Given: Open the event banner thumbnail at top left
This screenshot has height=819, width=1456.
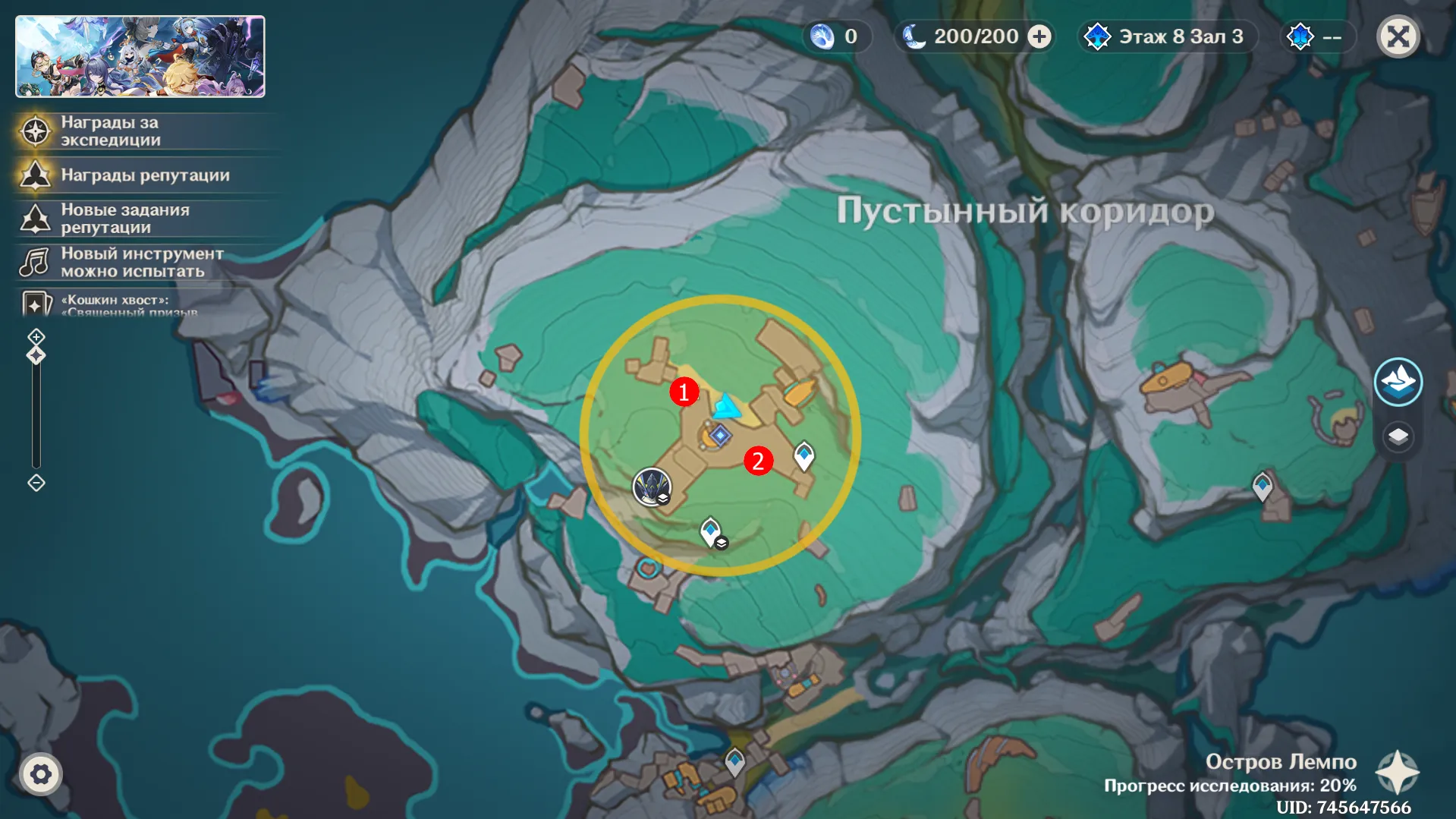Looking at the screenshot, I should pyautogui.click(x=140, y=56).
